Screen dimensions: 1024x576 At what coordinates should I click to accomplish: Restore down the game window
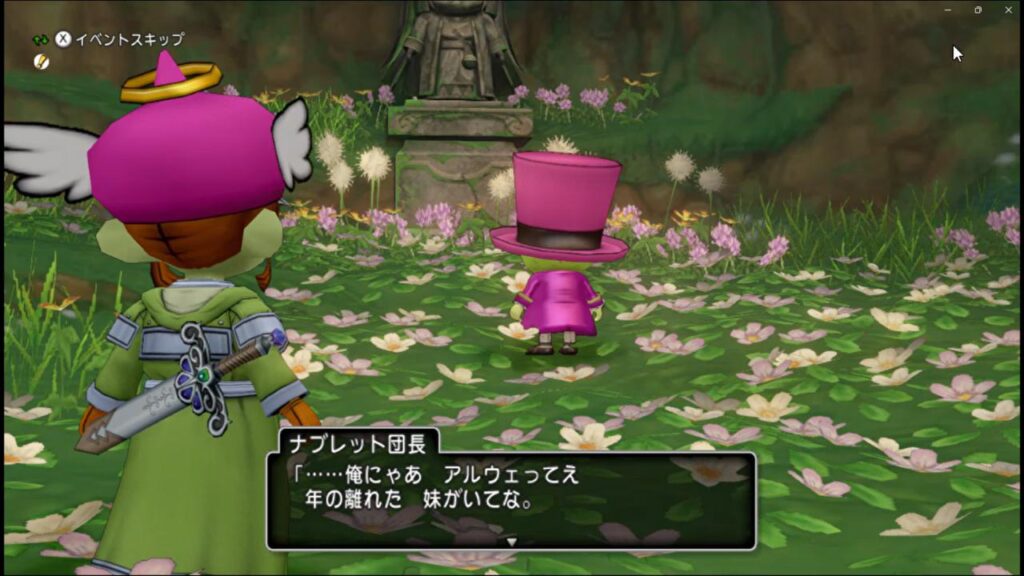978,9
